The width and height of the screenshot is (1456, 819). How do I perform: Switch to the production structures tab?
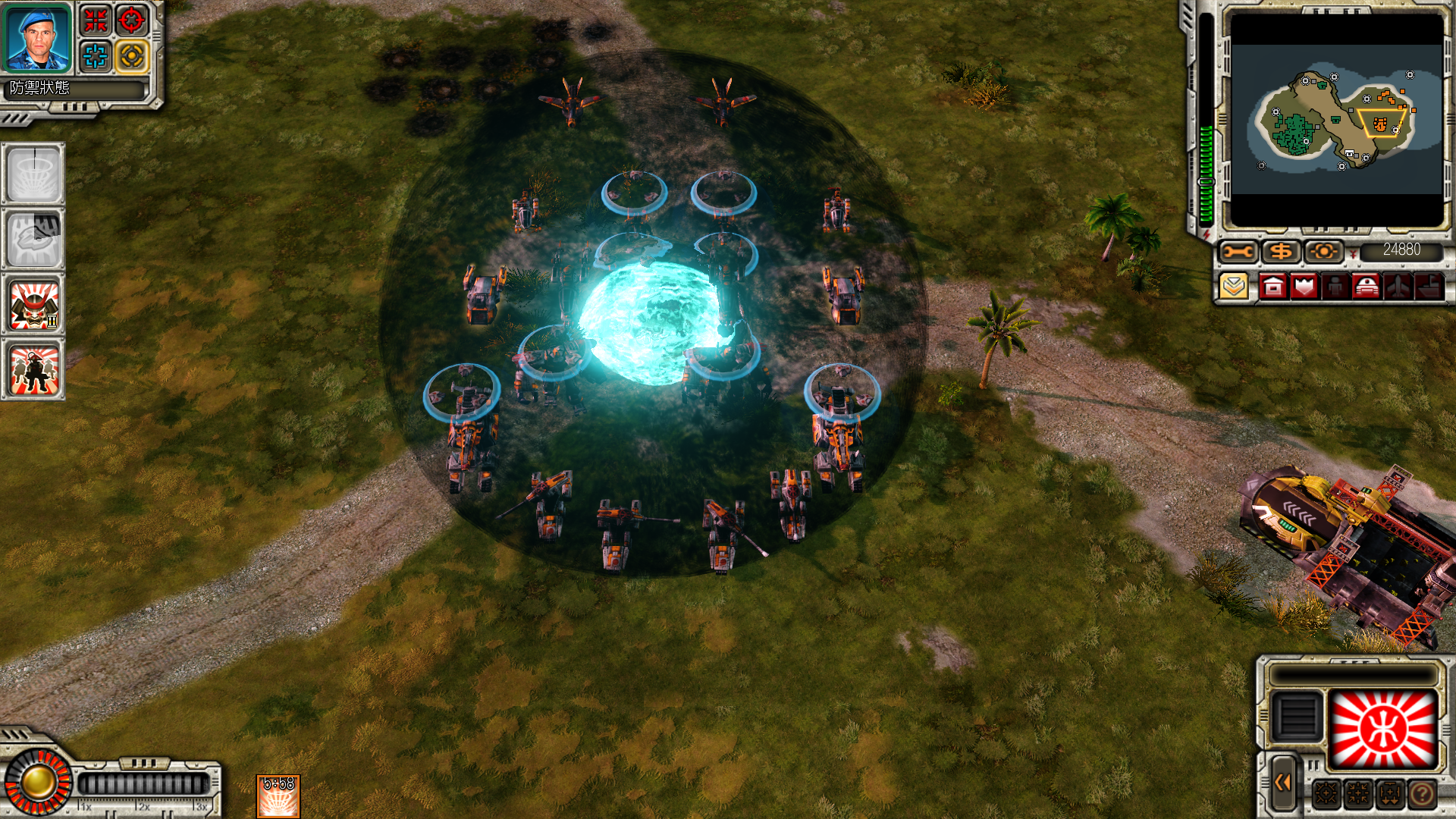(1273, 287)
